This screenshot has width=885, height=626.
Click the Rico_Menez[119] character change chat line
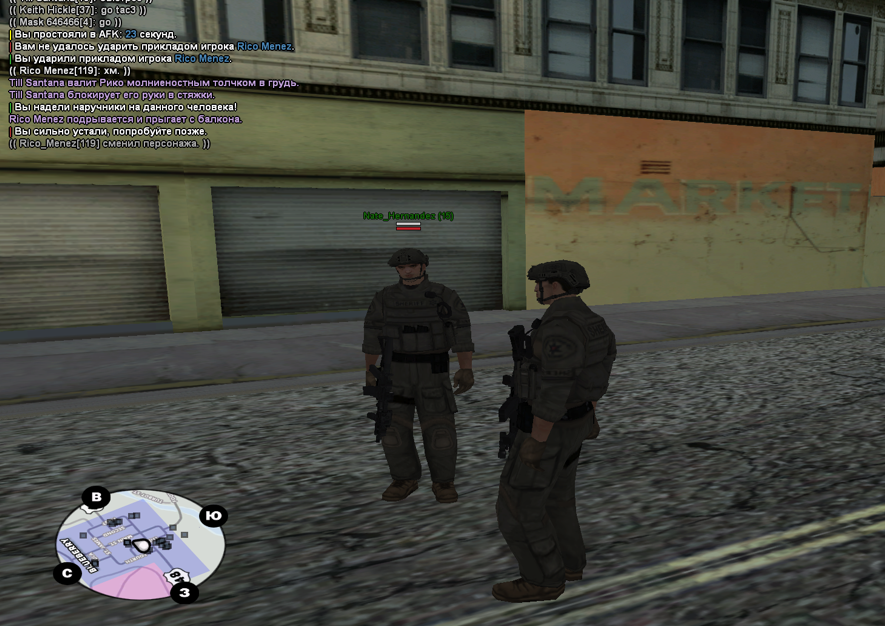coord(110,143)
